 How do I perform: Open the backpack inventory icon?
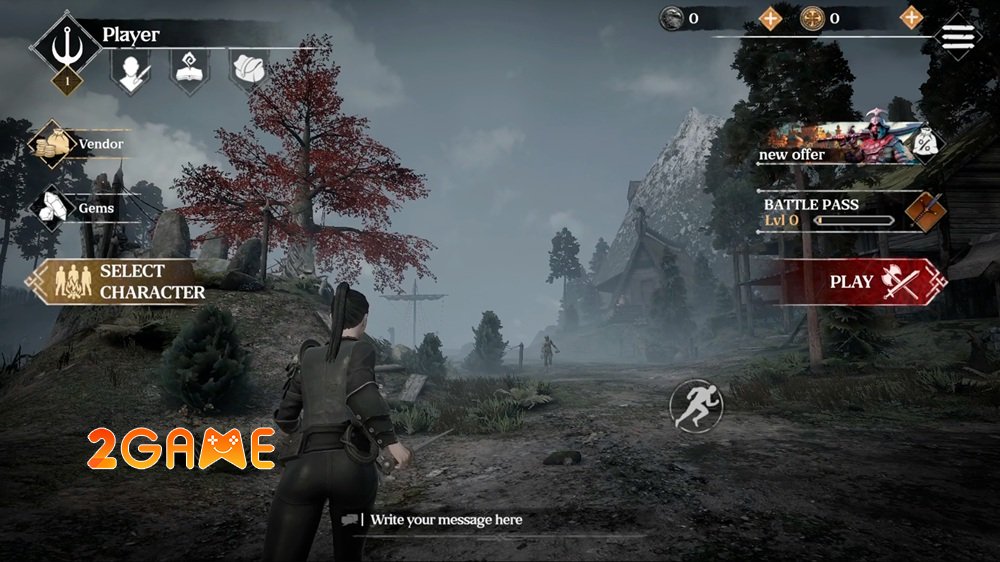[x=250, y=70]
